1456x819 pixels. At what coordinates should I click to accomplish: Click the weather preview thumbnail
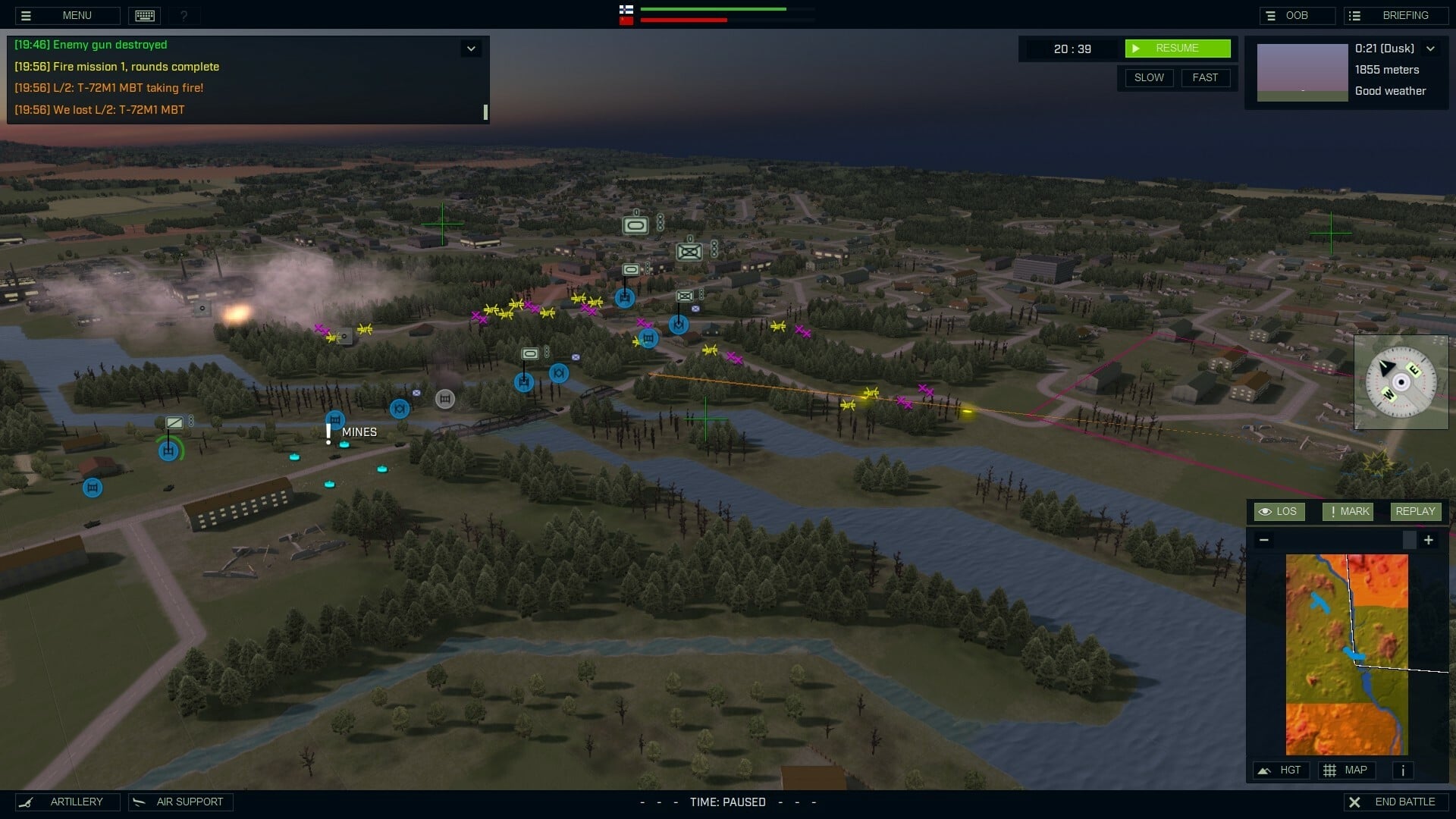(1302, 72)
